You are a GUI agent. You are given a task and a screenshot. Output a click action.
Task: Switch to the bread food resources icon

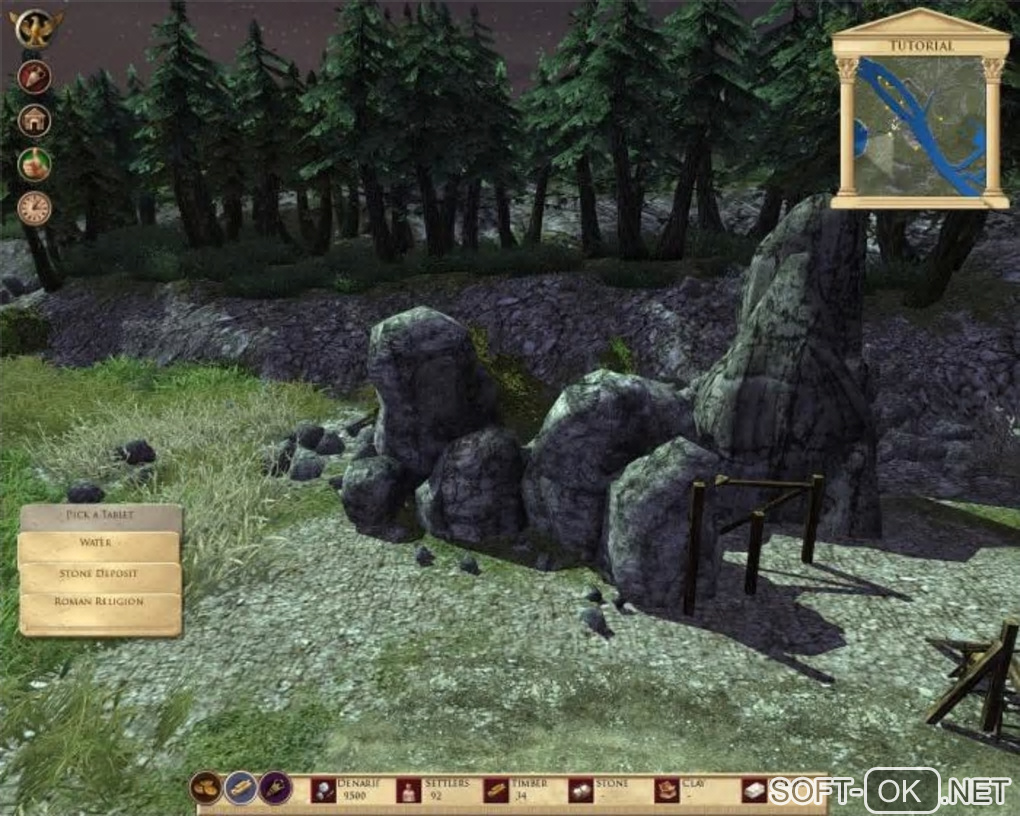(206, 789)
